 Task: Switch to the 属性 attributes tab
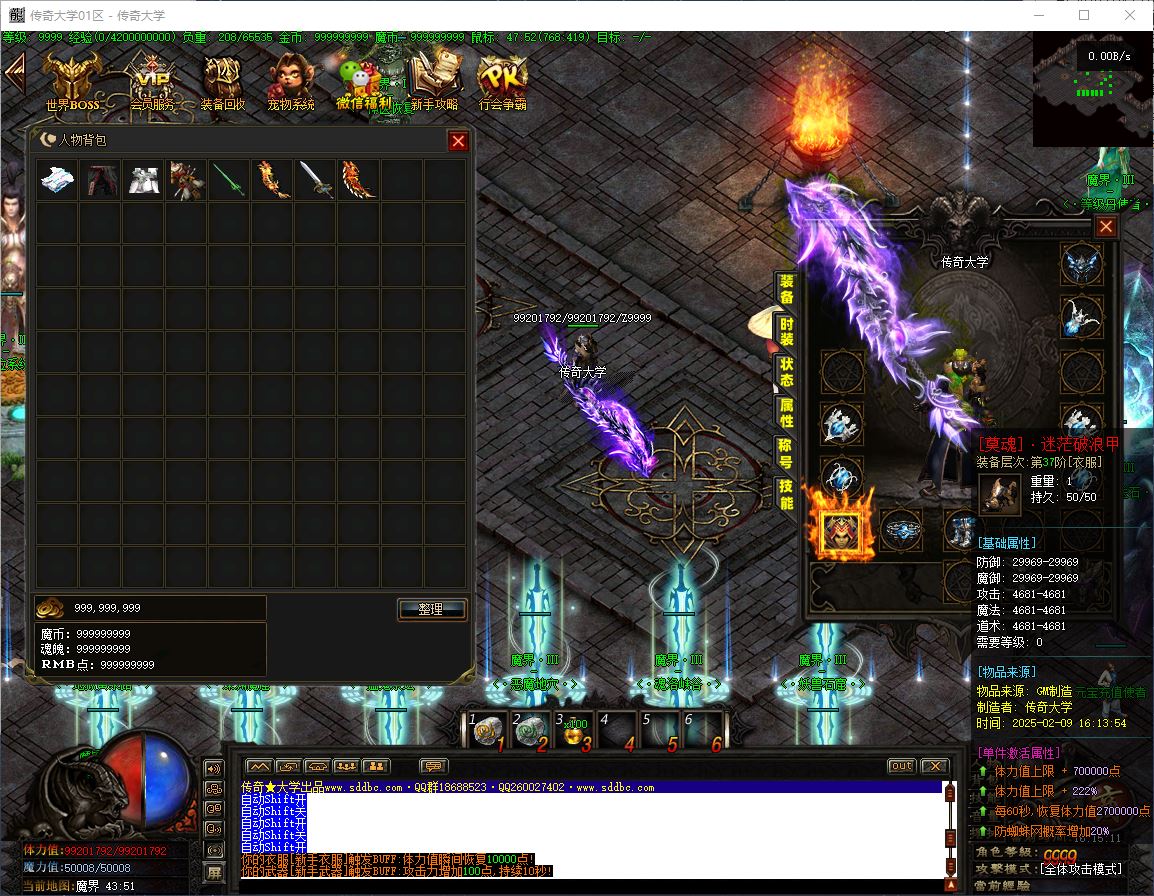(787, 413)
